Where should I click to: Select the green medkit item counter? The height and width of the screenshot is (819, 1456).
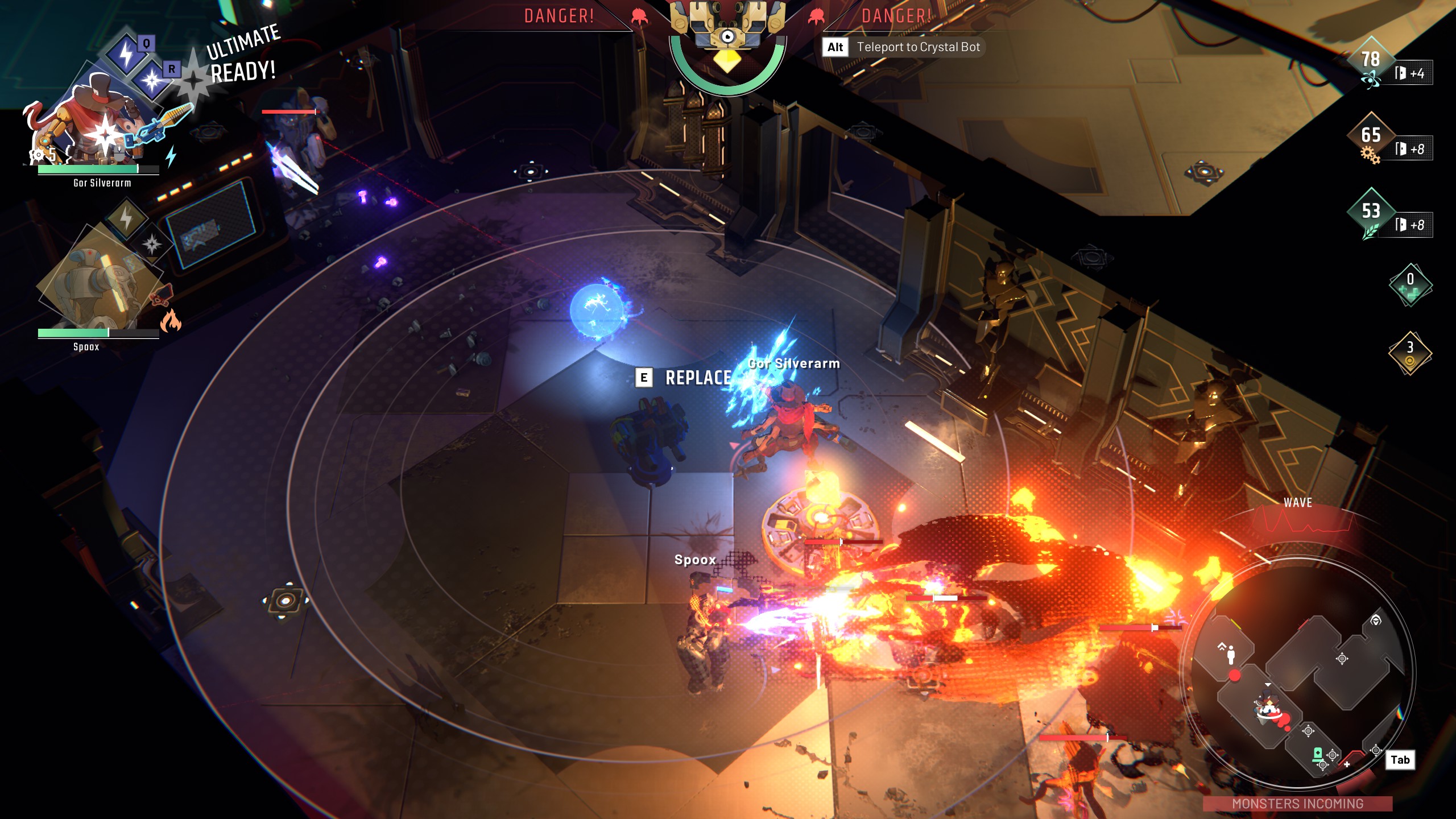coord(1410,284)
